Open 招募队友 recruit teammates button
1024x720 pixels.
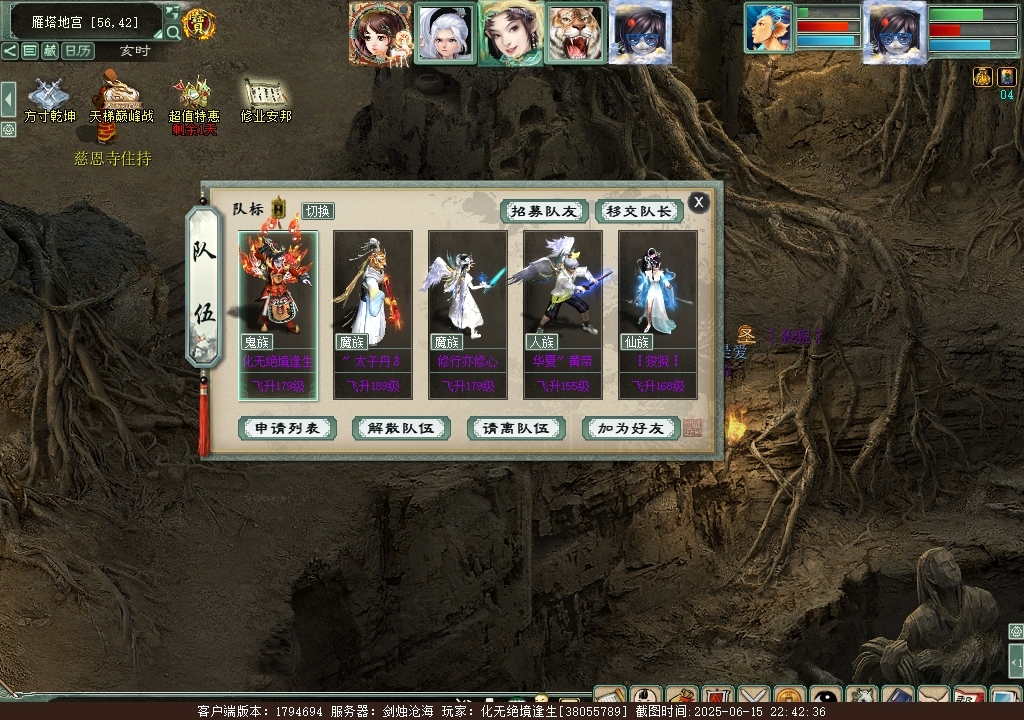(x=544, y=211)
